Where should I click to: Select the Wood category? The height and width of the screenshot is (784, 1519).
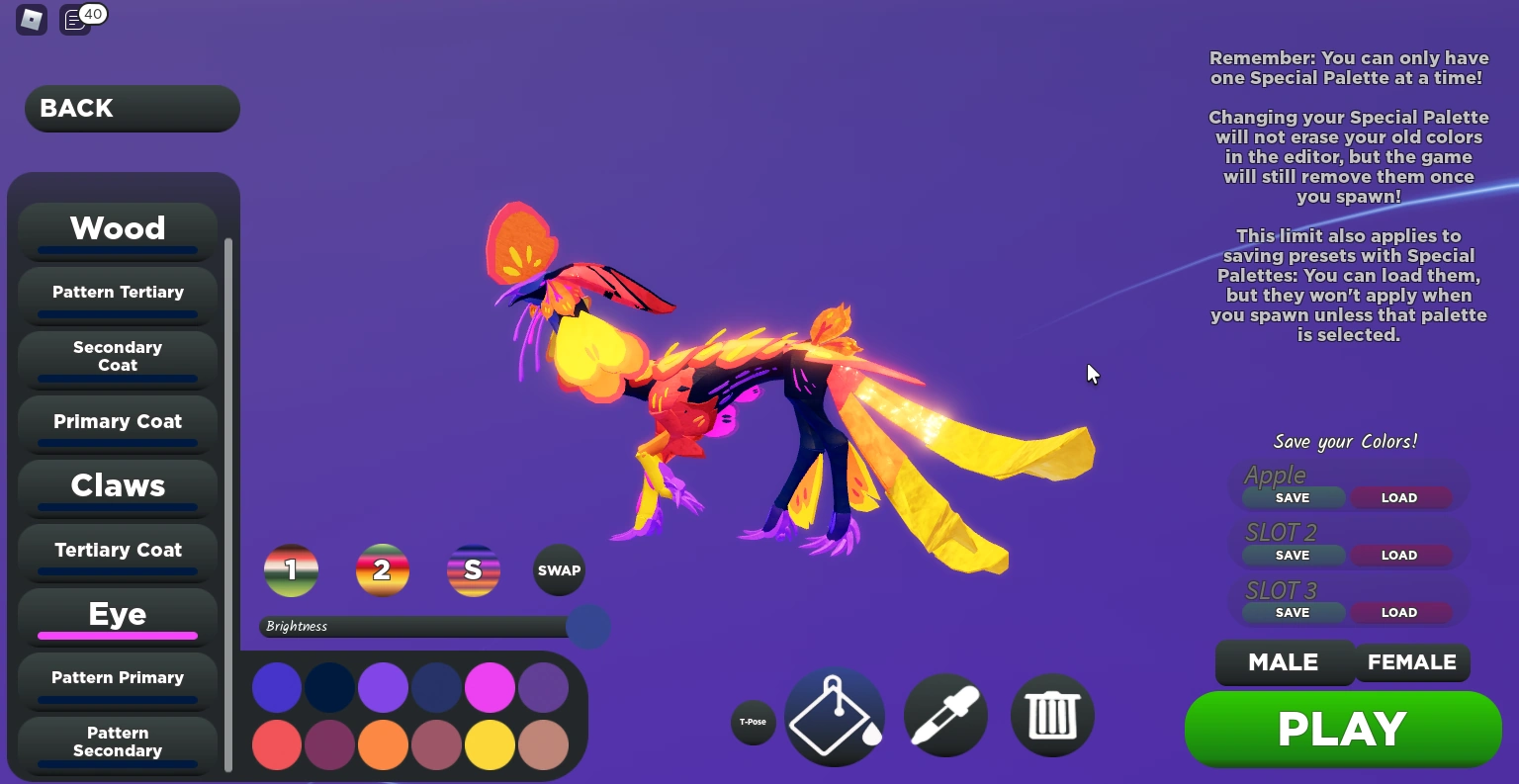[x=117, y=228]
